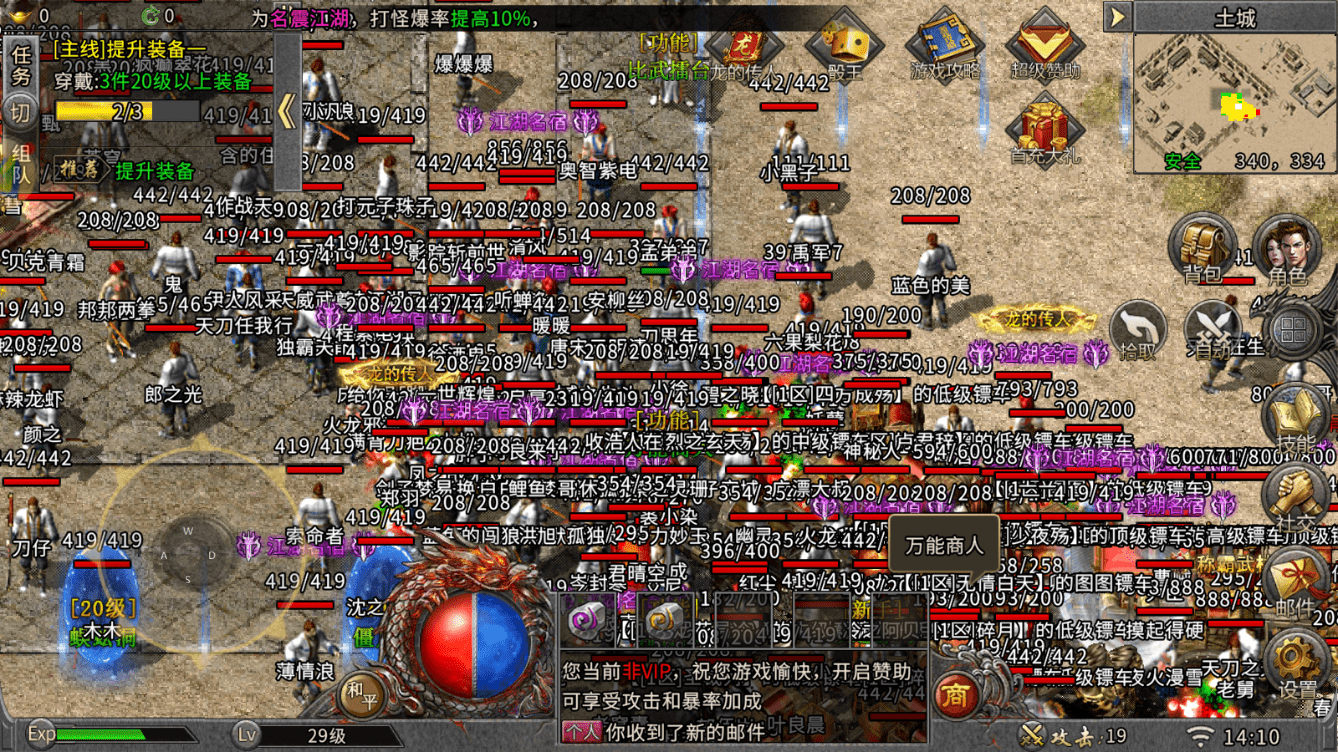Switch to the 任务 quest tab
Screen dimensions: 1338x752
pos(22,65)
